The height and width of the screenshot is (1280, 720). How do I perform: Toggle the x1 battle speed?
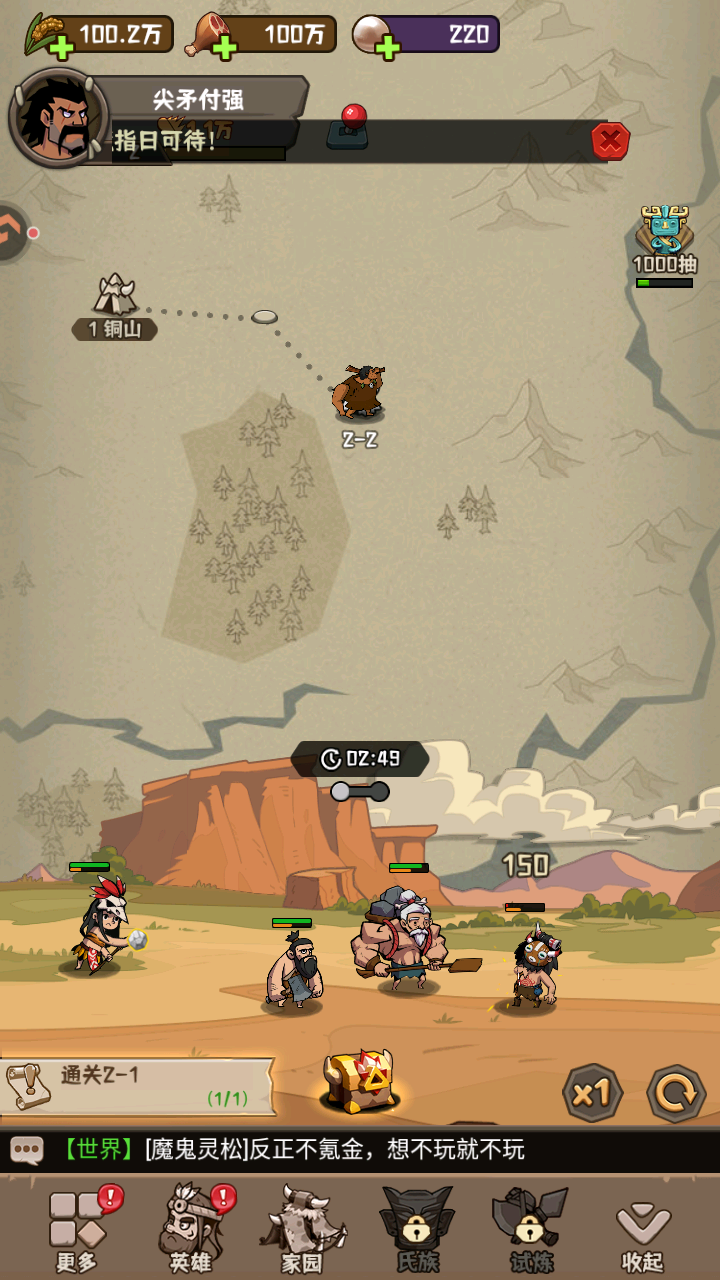pos(592,1092)
